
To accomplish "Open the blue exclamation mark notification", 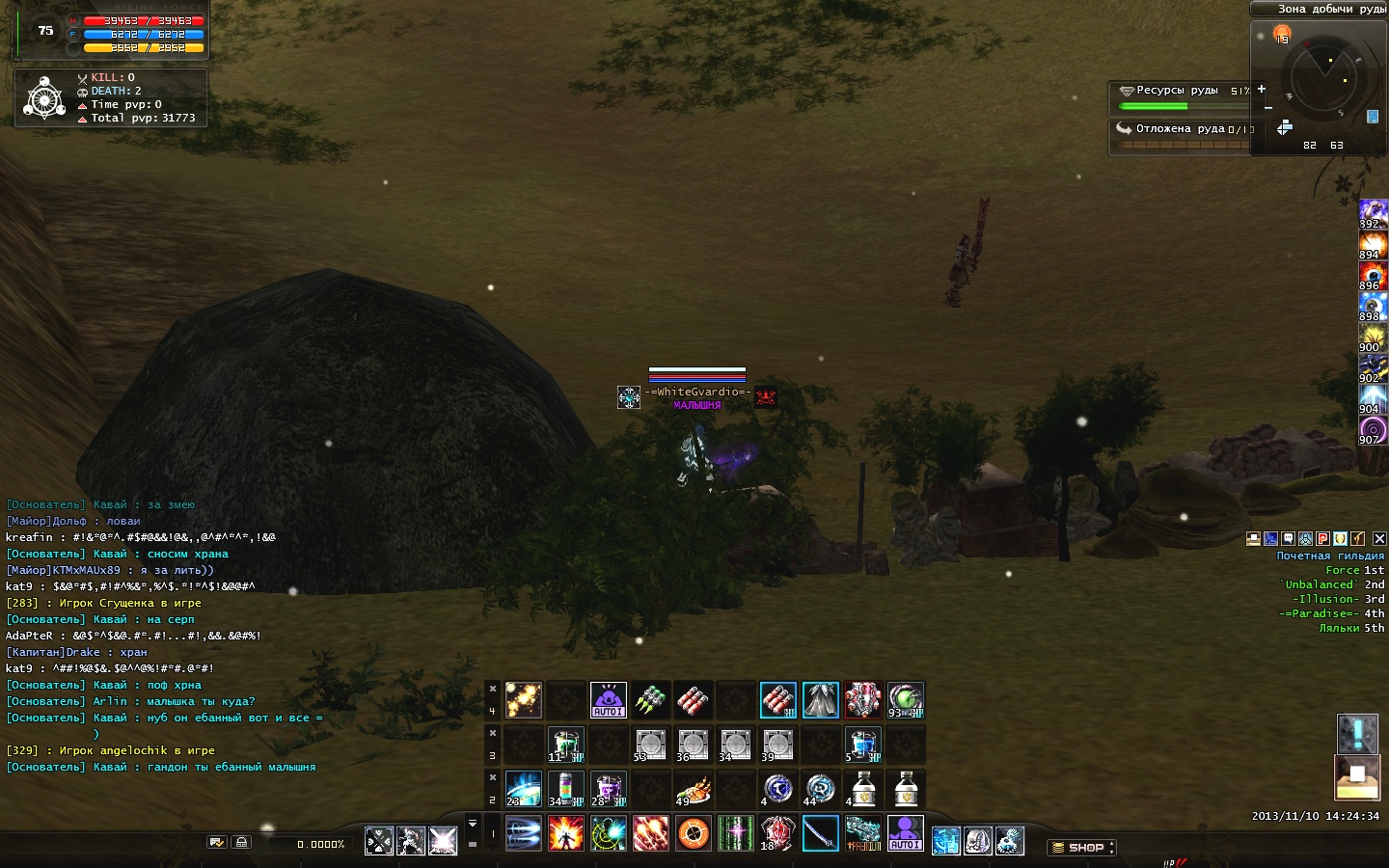I will click(1357, 734).
